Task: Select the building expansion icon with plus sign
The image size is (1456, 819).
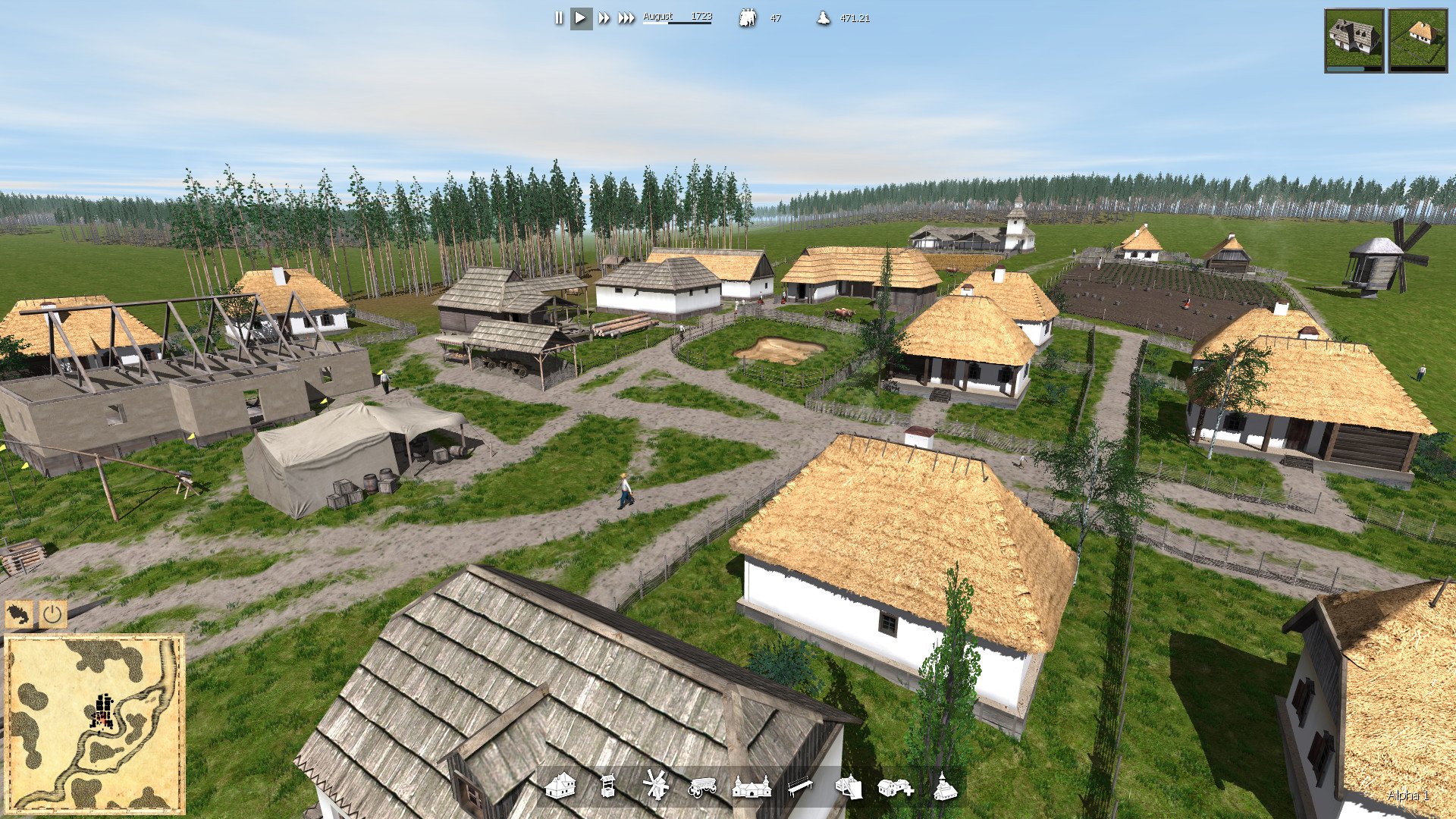Action: [896, 789]
